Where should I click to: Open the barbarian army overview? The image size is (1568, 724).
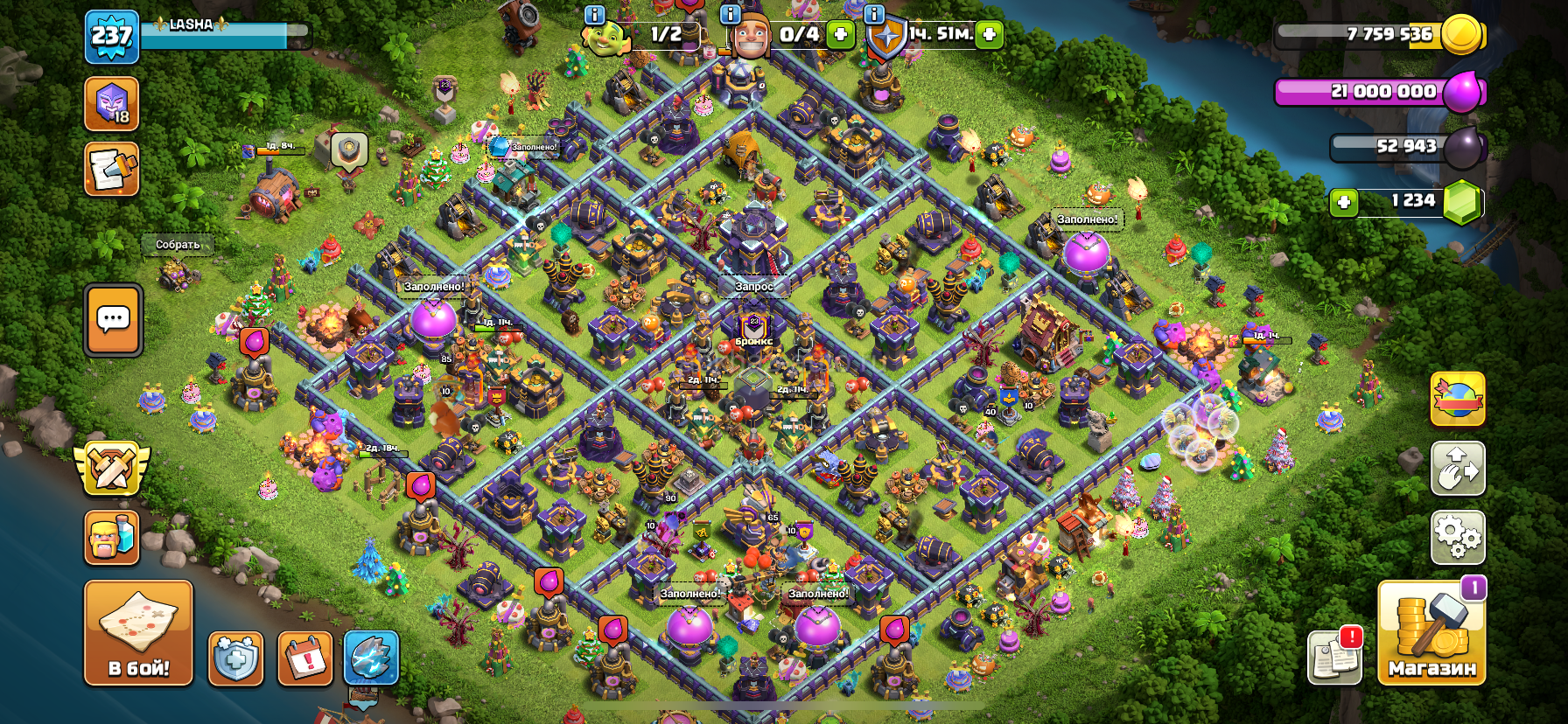[x=111, y=537]
